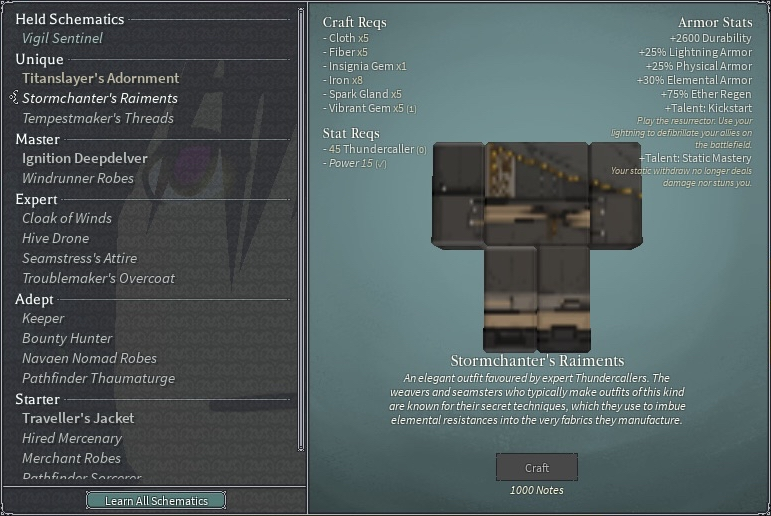
Task: Select the Vigil Sentinel schematic
Action: [x=62, y=38]
